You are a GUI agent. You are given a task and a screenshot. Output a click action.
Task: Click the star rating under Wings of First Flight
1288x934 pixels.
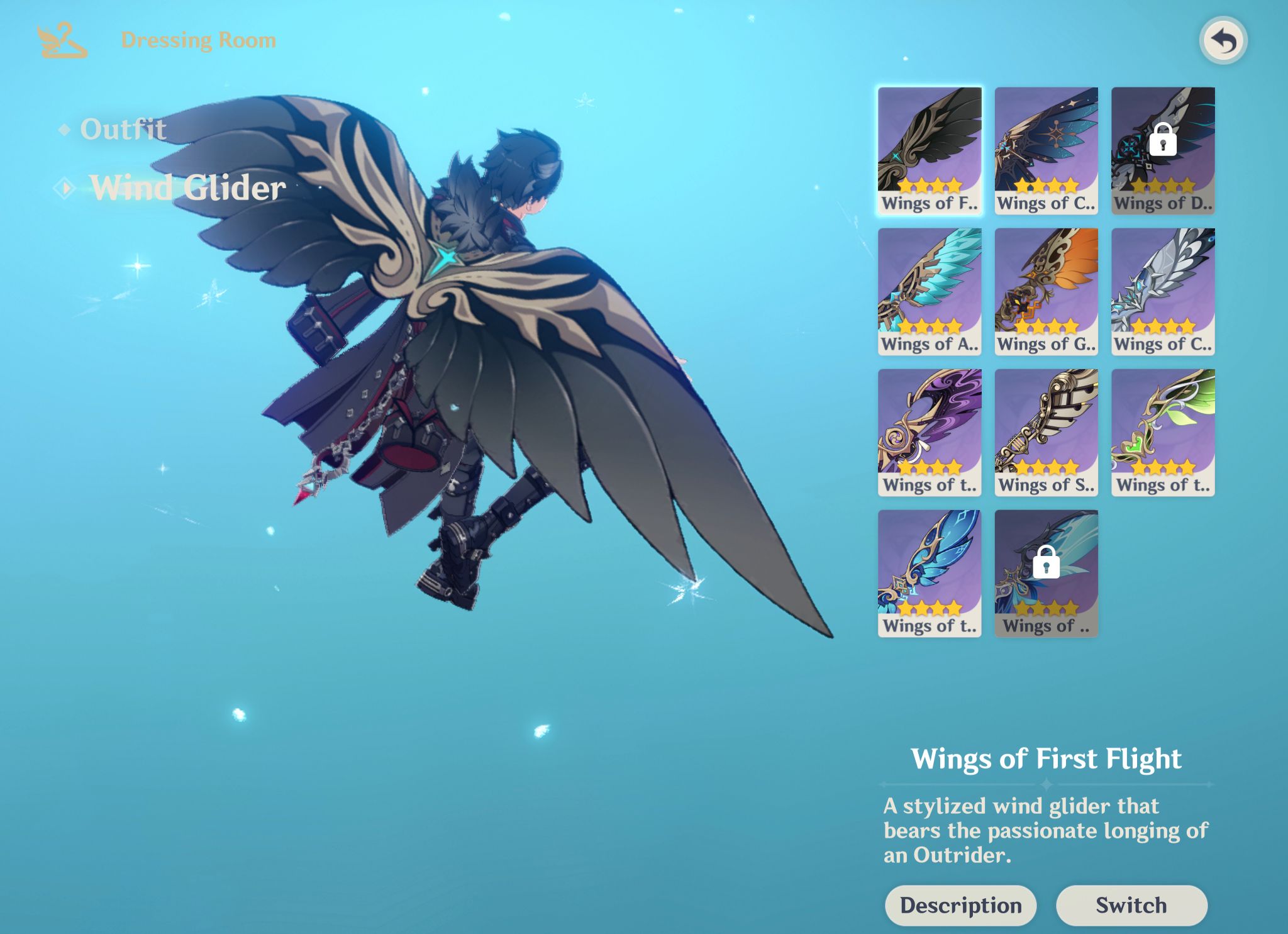(929, 186)
